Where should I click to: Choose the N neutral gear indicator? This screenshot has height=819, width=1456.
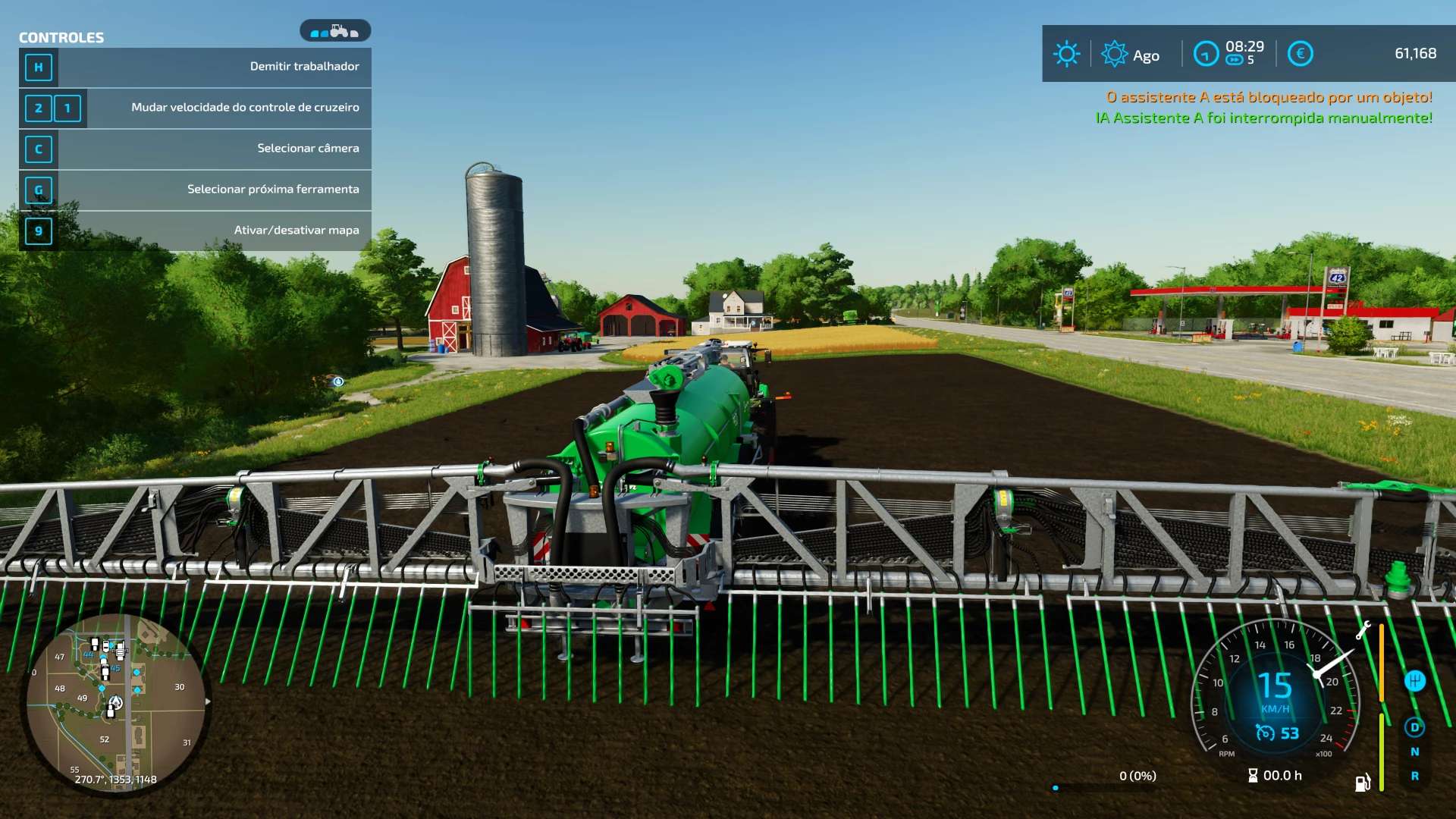pyautogui.click(x=1414, y=752)
